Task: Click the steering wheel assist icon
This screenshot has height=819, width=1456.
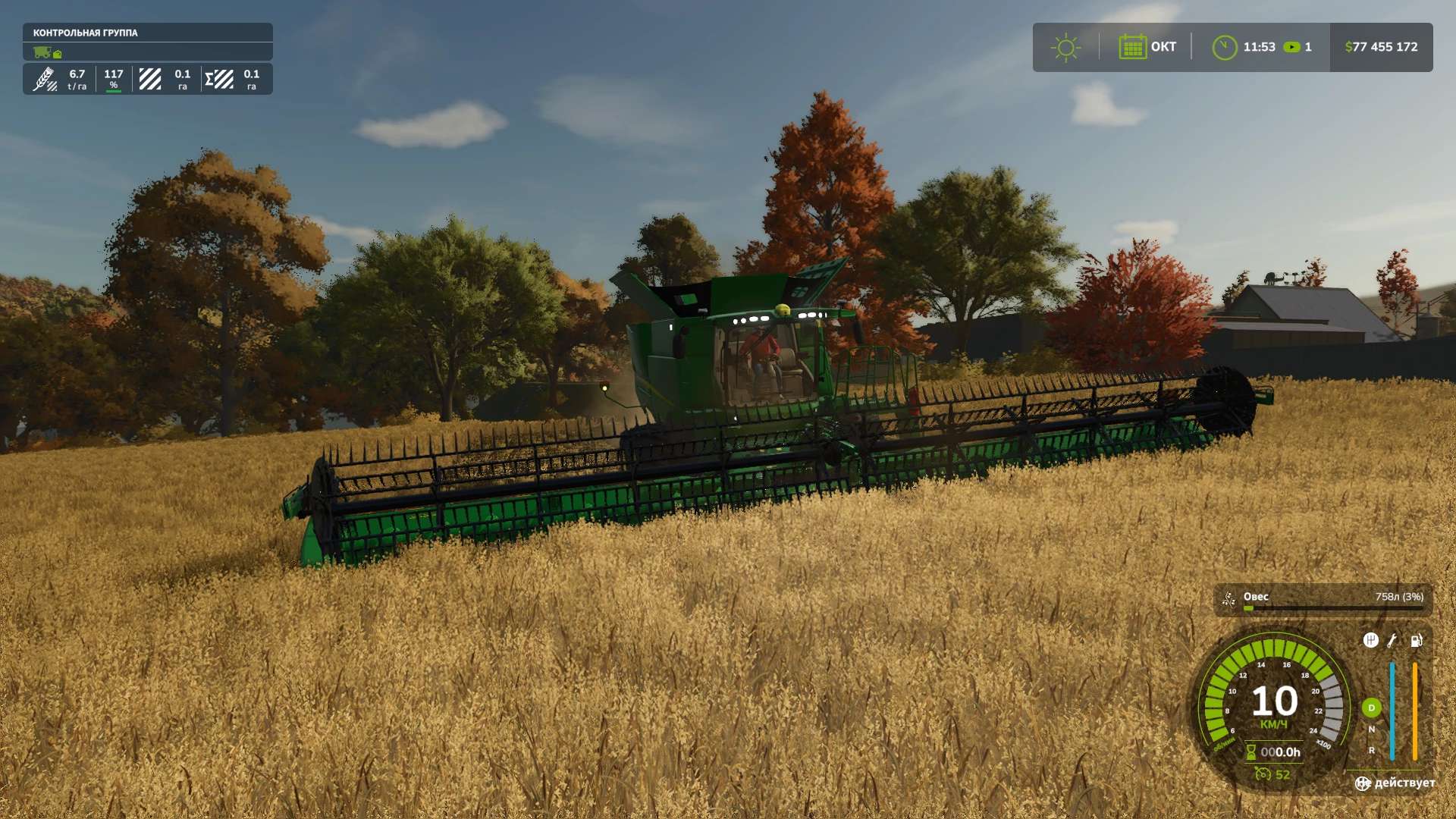Action: tap(1363, 783)
